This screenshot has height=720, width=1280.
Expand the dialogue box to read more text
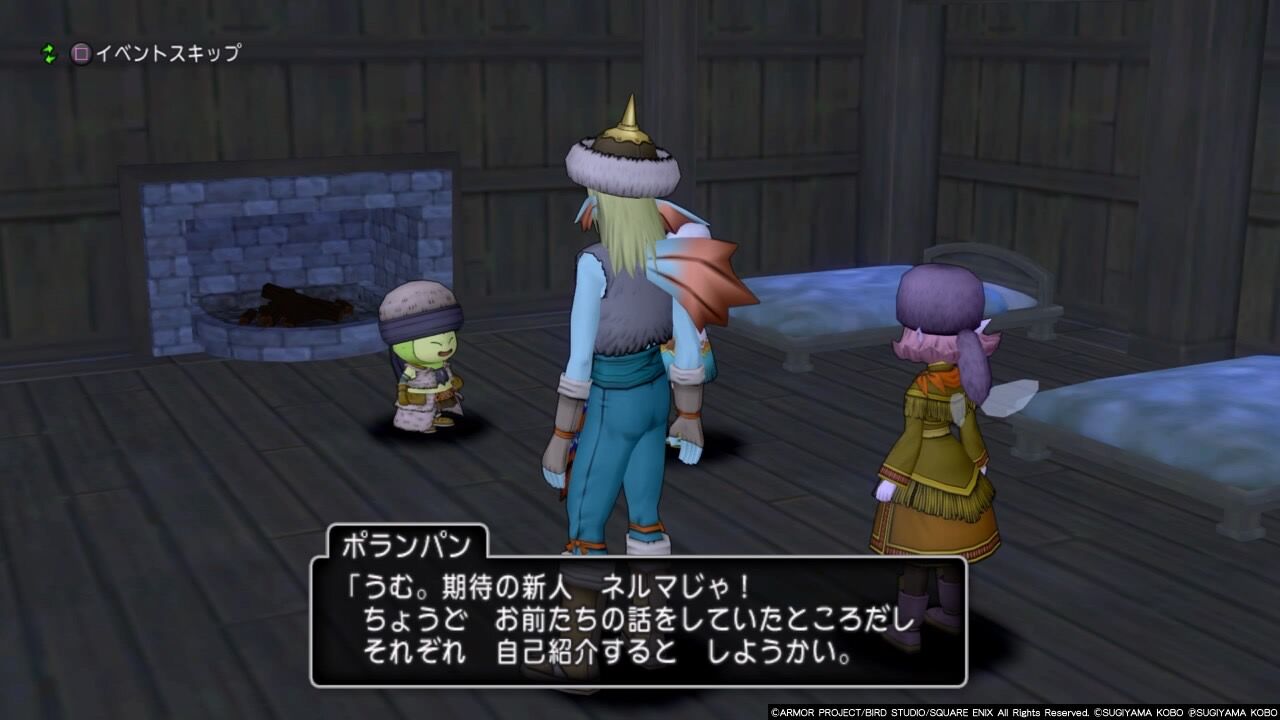[640, 620]
